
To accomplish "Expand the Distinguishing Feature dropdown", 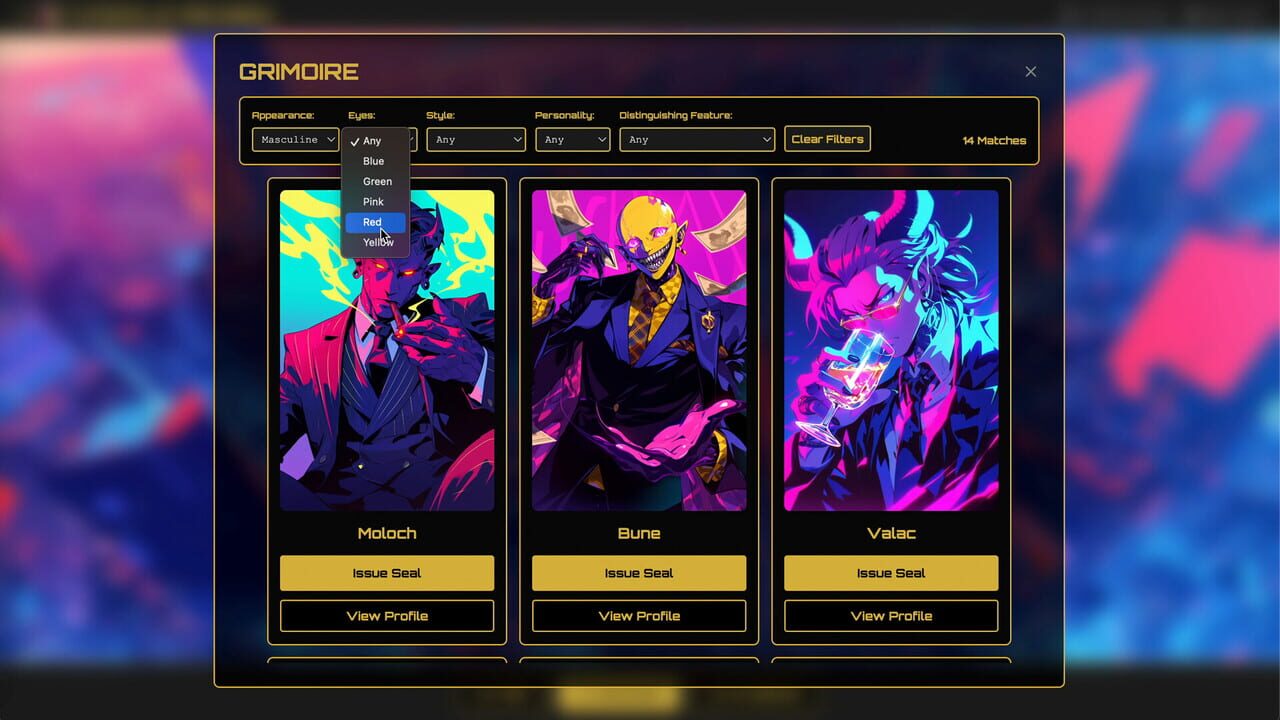I will pos(697,140).
